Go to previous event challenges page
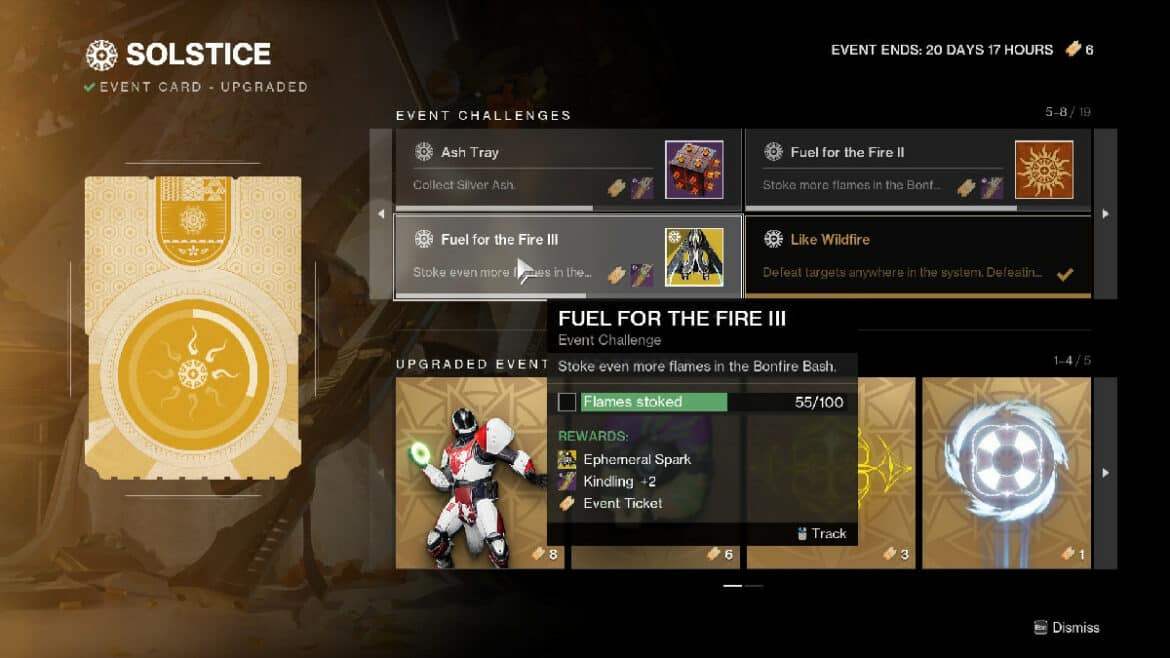Screen dimensions: 1170x658 [x=381, y=213]
